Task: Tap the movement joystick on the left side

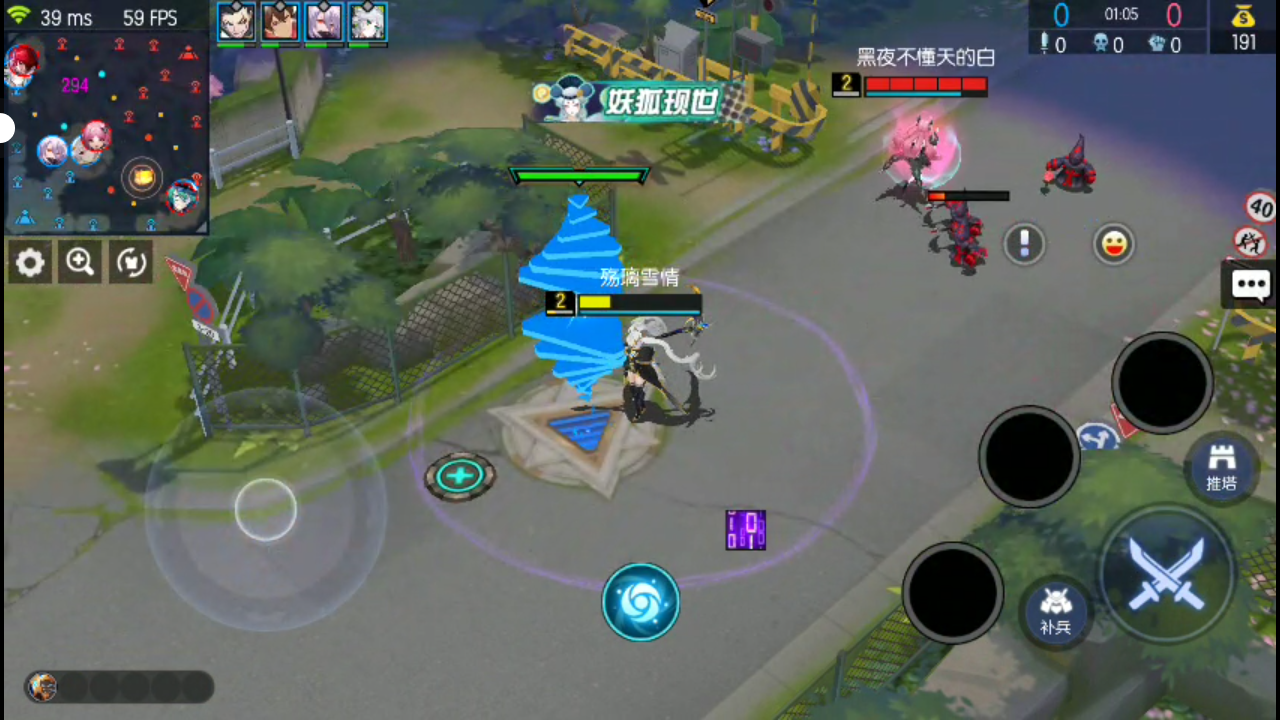Action: (x=265, y=510)
